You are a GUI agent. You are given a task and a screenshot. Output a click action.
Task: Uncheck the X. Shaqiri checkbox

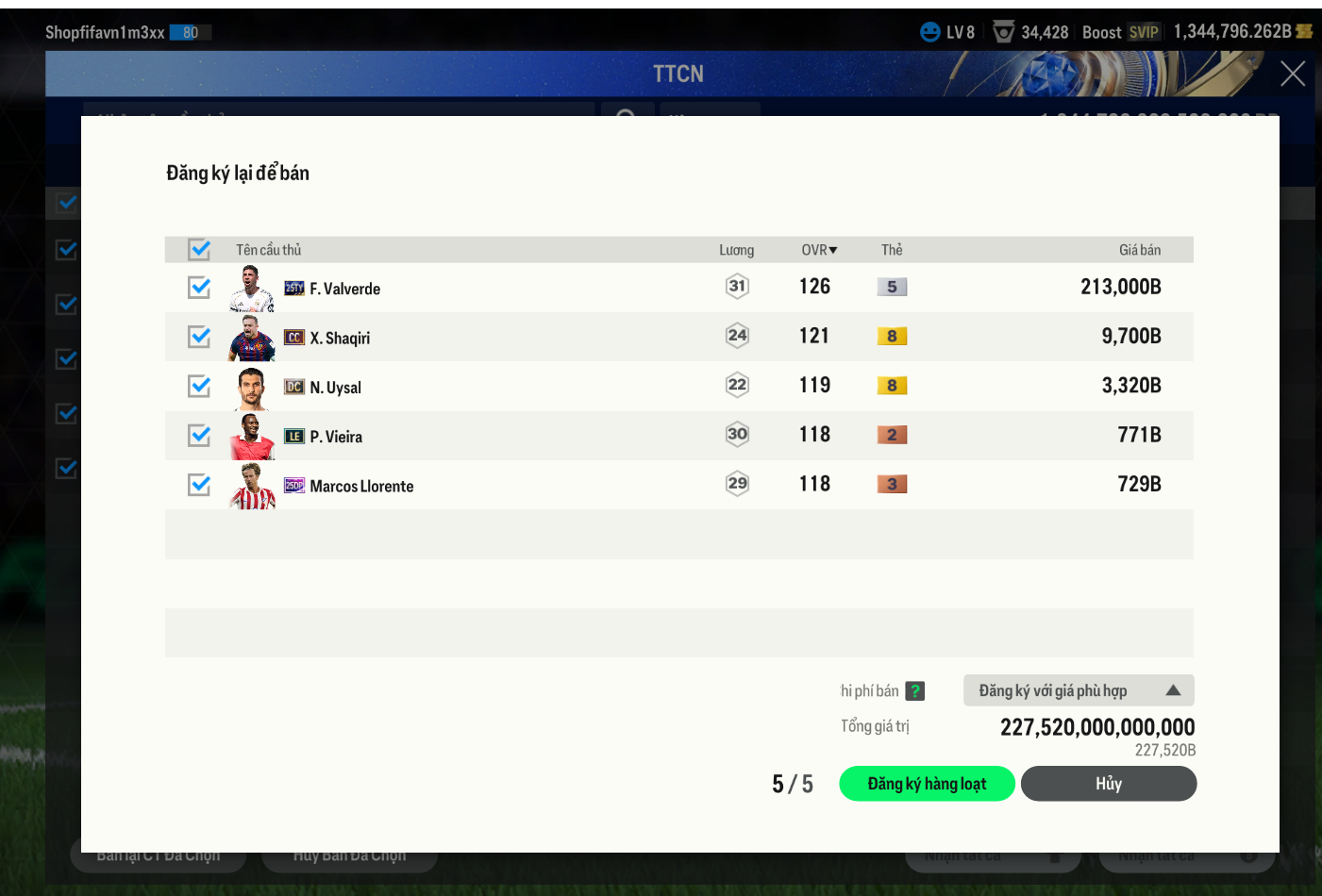pyautogui.click(x=199, y=337)
